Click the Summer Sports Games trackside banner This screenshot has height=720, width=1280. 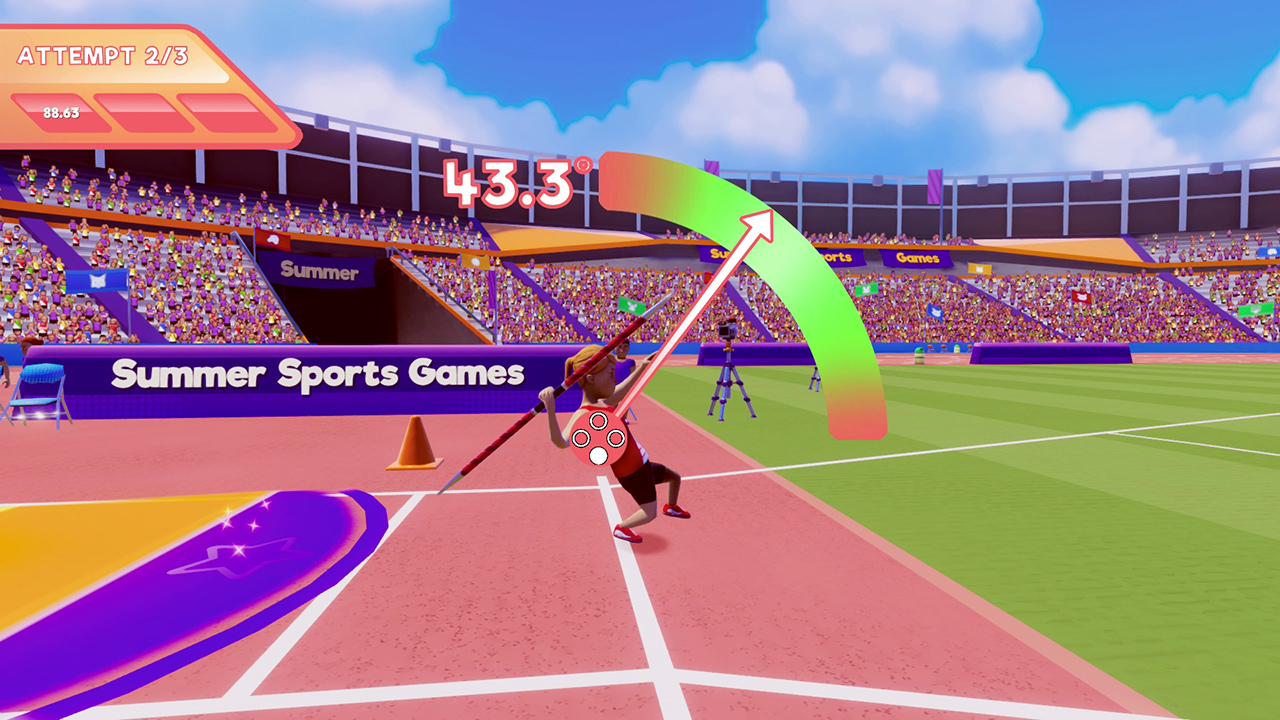(320, 372)
